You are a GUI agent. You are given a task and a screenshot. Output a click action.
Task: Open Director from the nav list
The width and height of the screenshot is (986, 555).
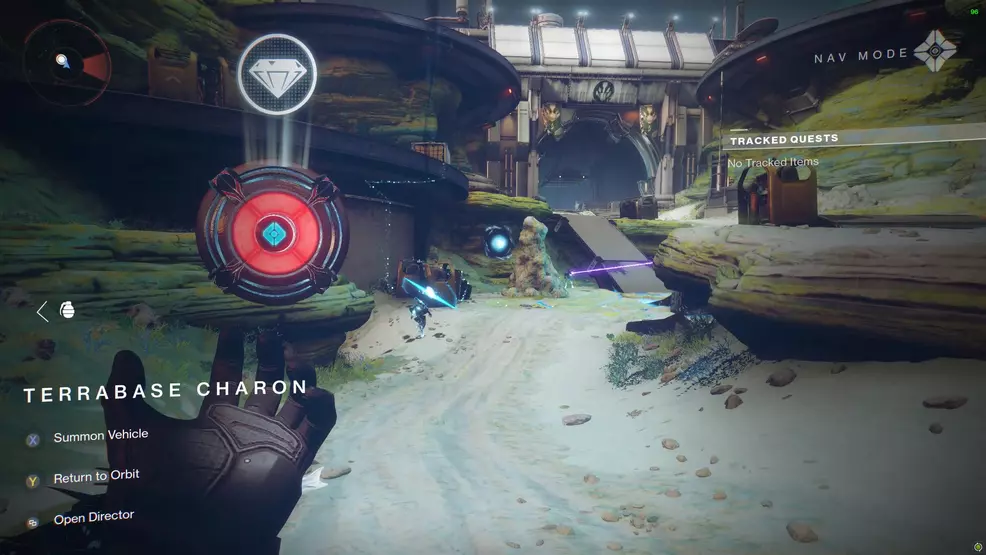click(93, 518)
